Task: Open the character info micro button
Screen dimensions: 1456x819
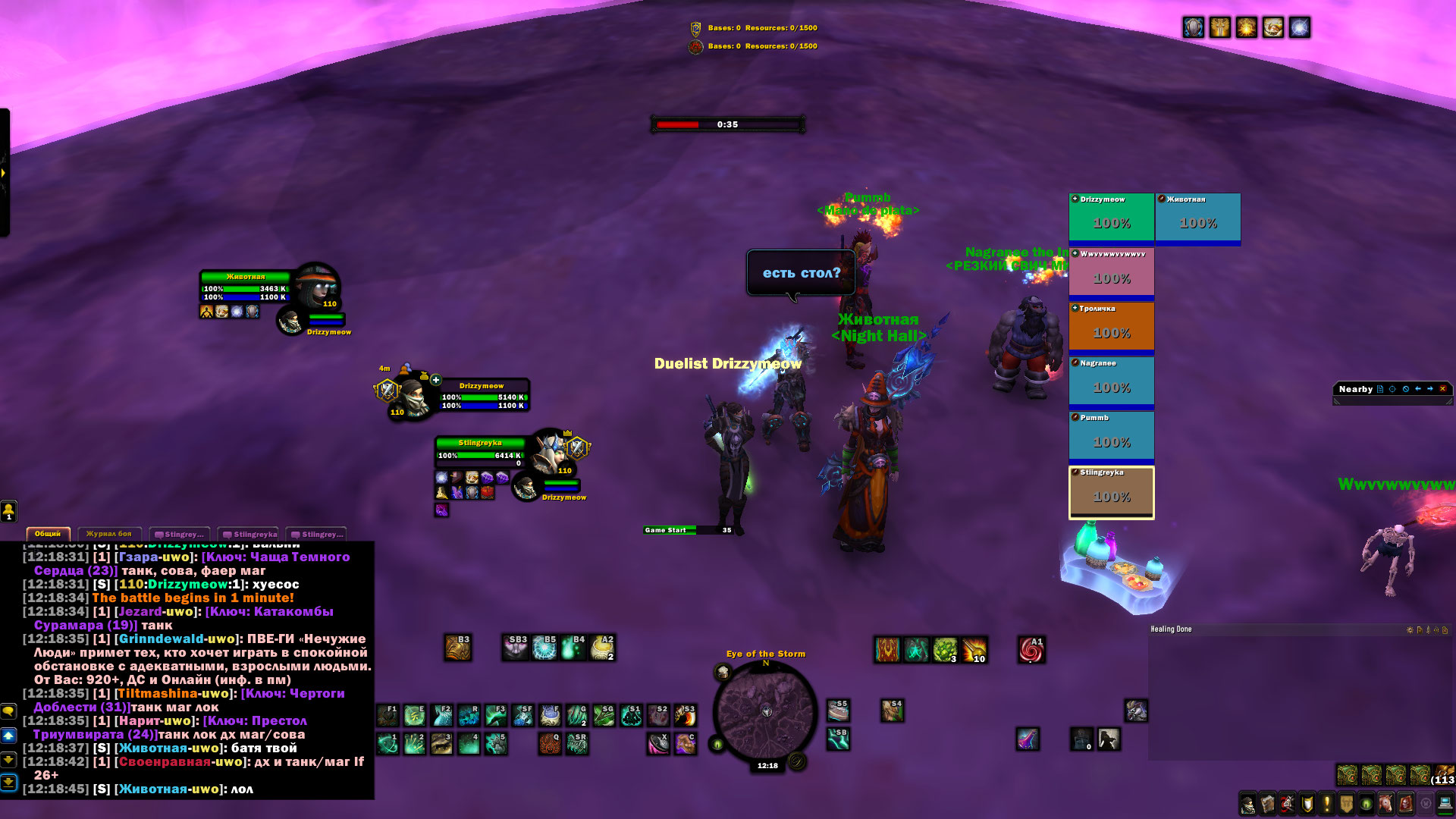Action: [1247, 804]
